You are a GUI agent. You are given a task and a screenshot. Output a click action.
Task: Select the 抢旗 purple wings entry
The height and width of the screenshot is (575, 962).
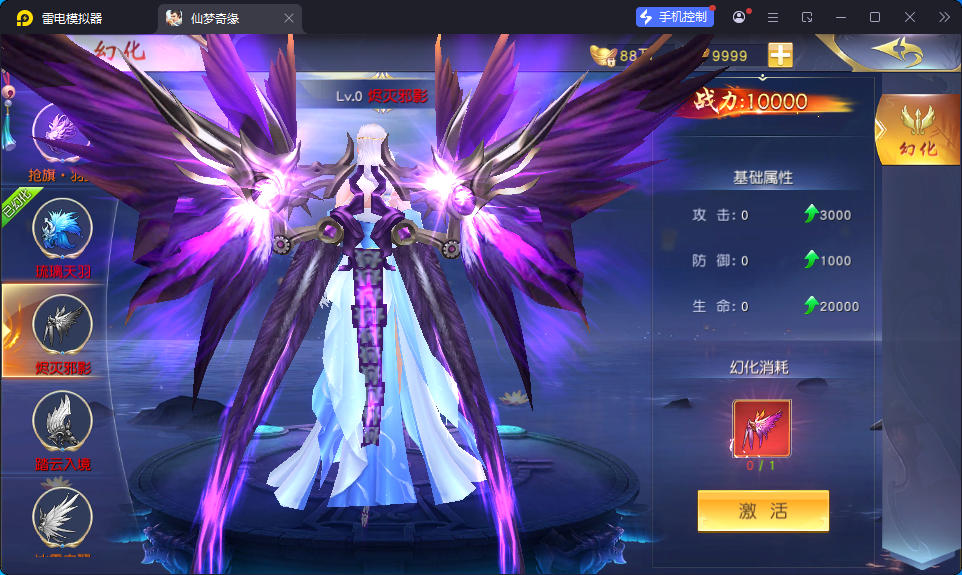coord(60,129)
